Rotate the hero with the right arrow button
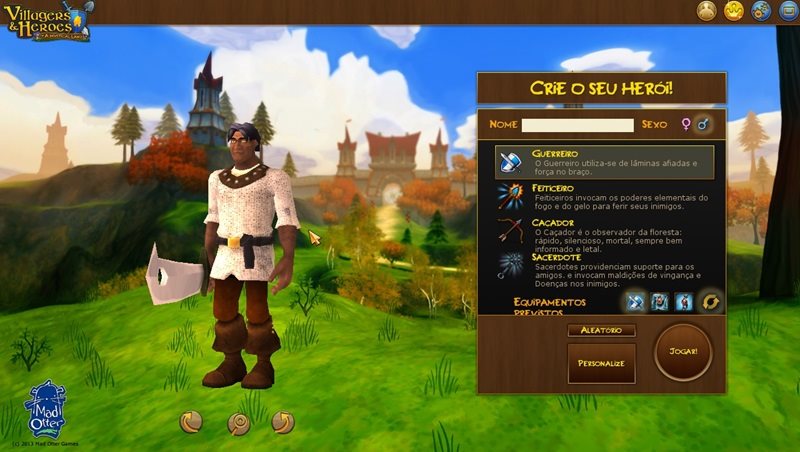Screen dimensions: 800x452 tap(283, 422)
